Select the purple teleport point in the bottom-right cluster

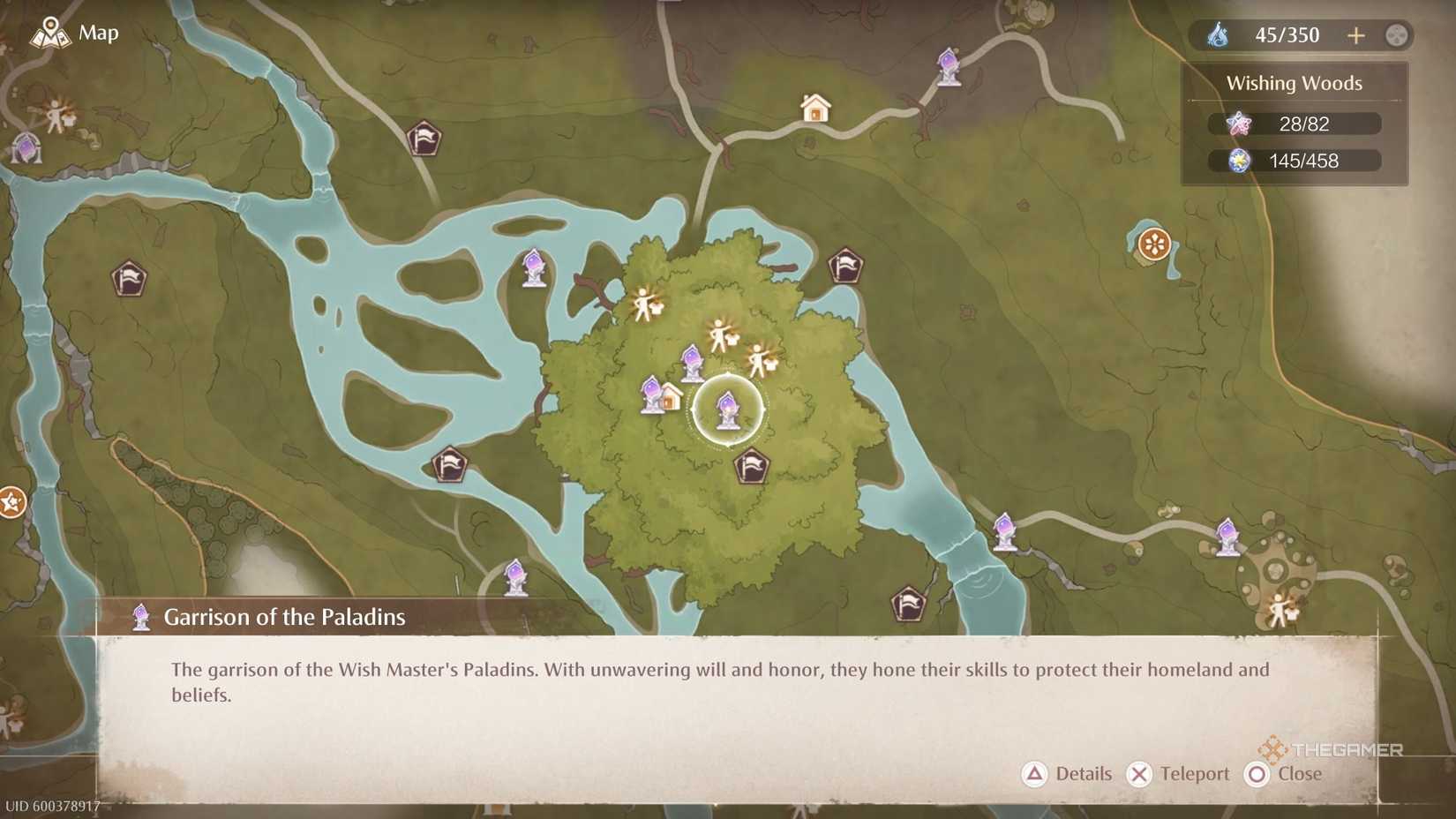[x=1229, y=536]
